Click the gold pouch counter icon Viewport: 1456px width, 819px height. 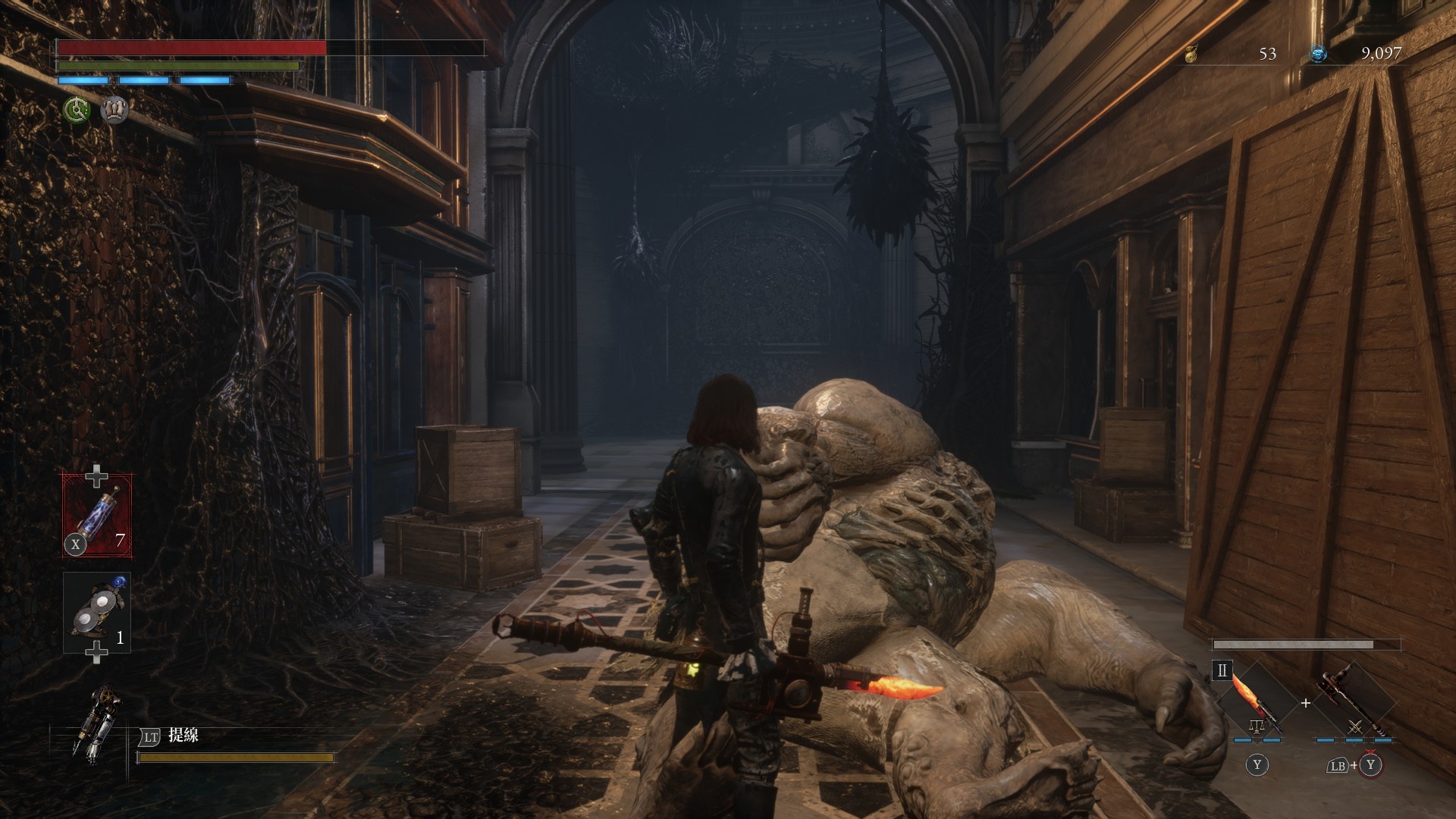click(x=1191, y=53)
